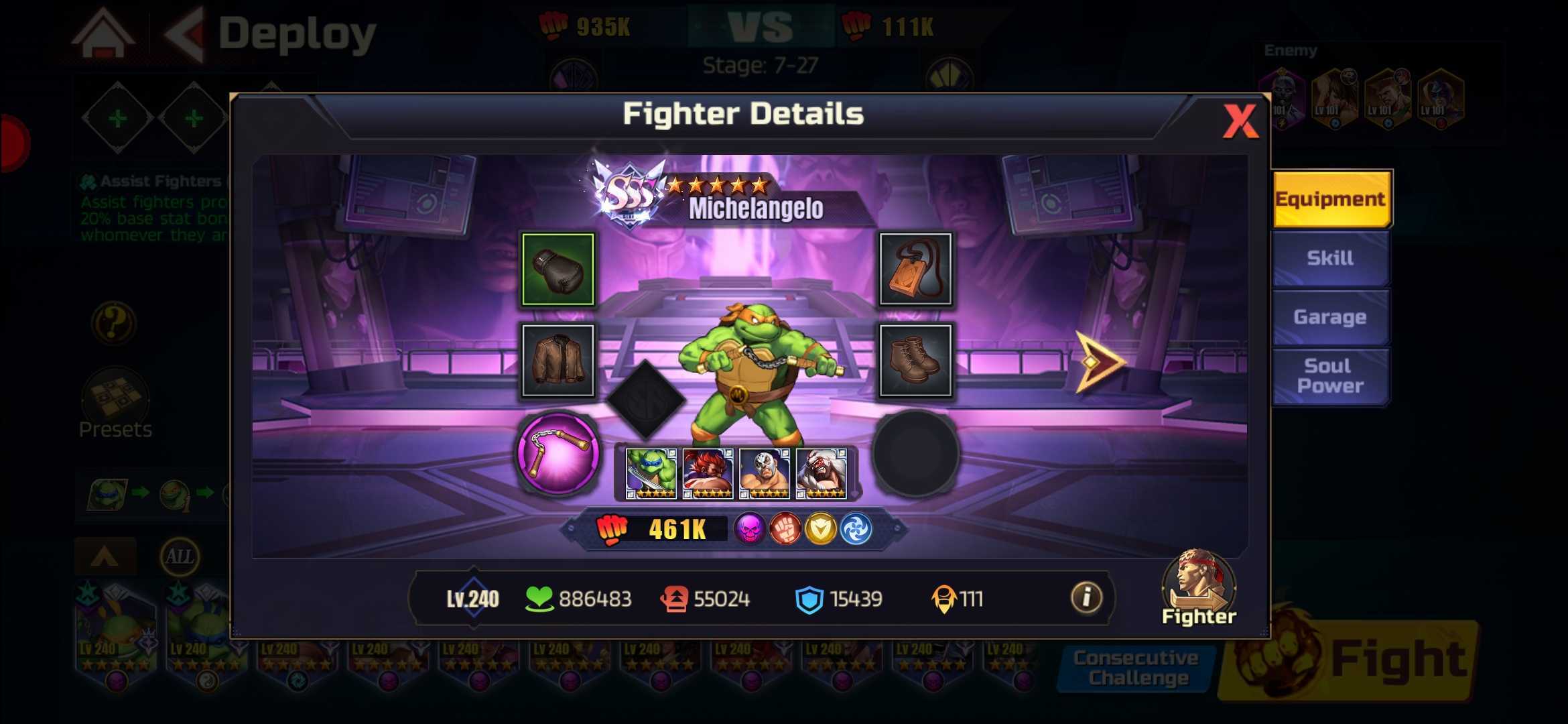This screenshot has height=724, width=1568.
Task: Select the brown jacket equipment slot
Action: pos(558,361)
